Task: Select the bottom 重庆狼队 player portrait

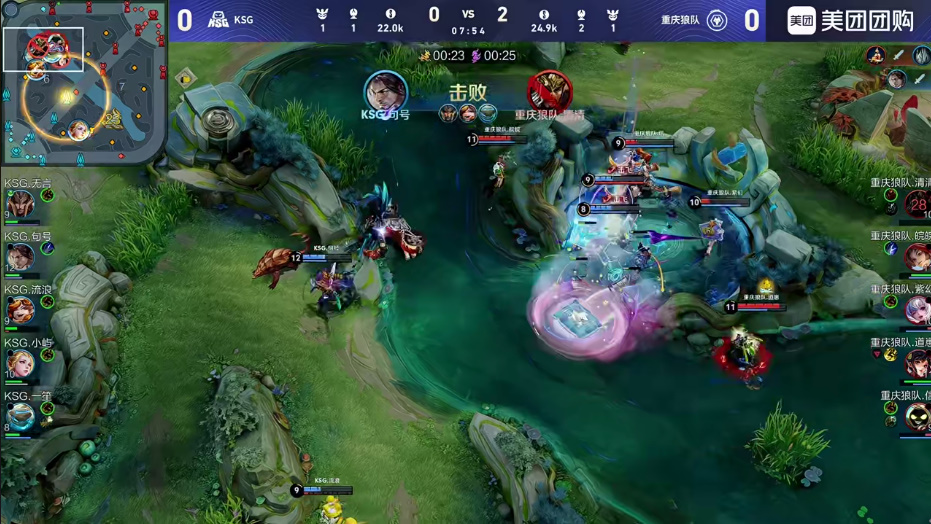Action: pyautogui.click(x=916, y=416)
